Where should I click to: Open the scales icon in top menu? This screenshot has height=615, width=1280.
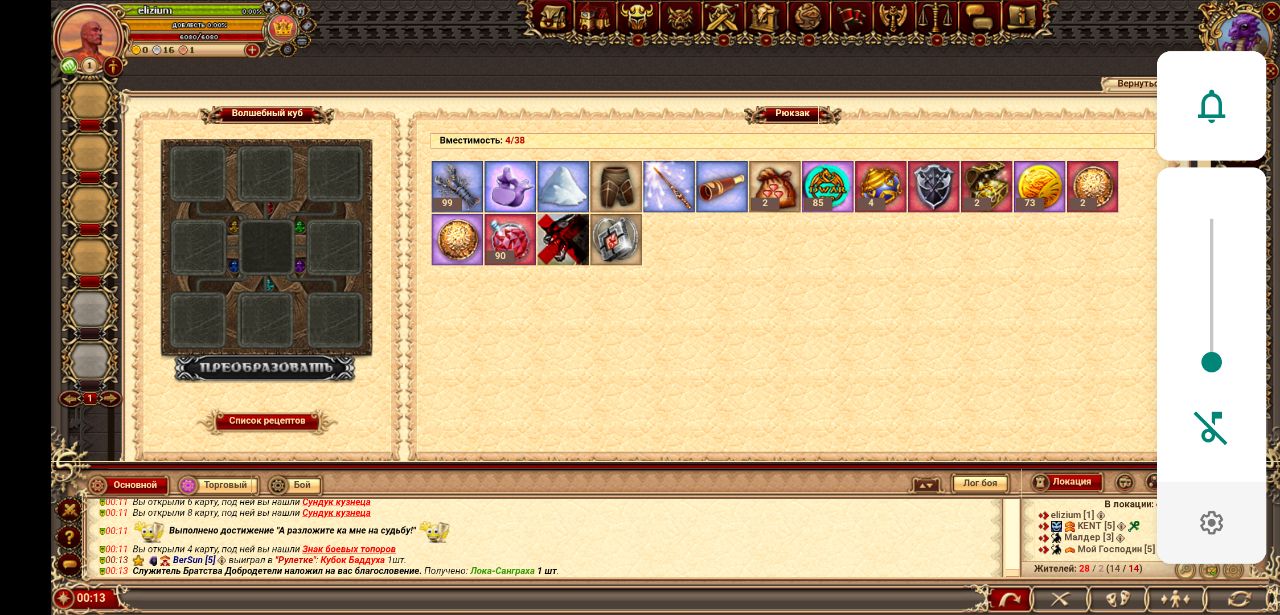(934, 17)
